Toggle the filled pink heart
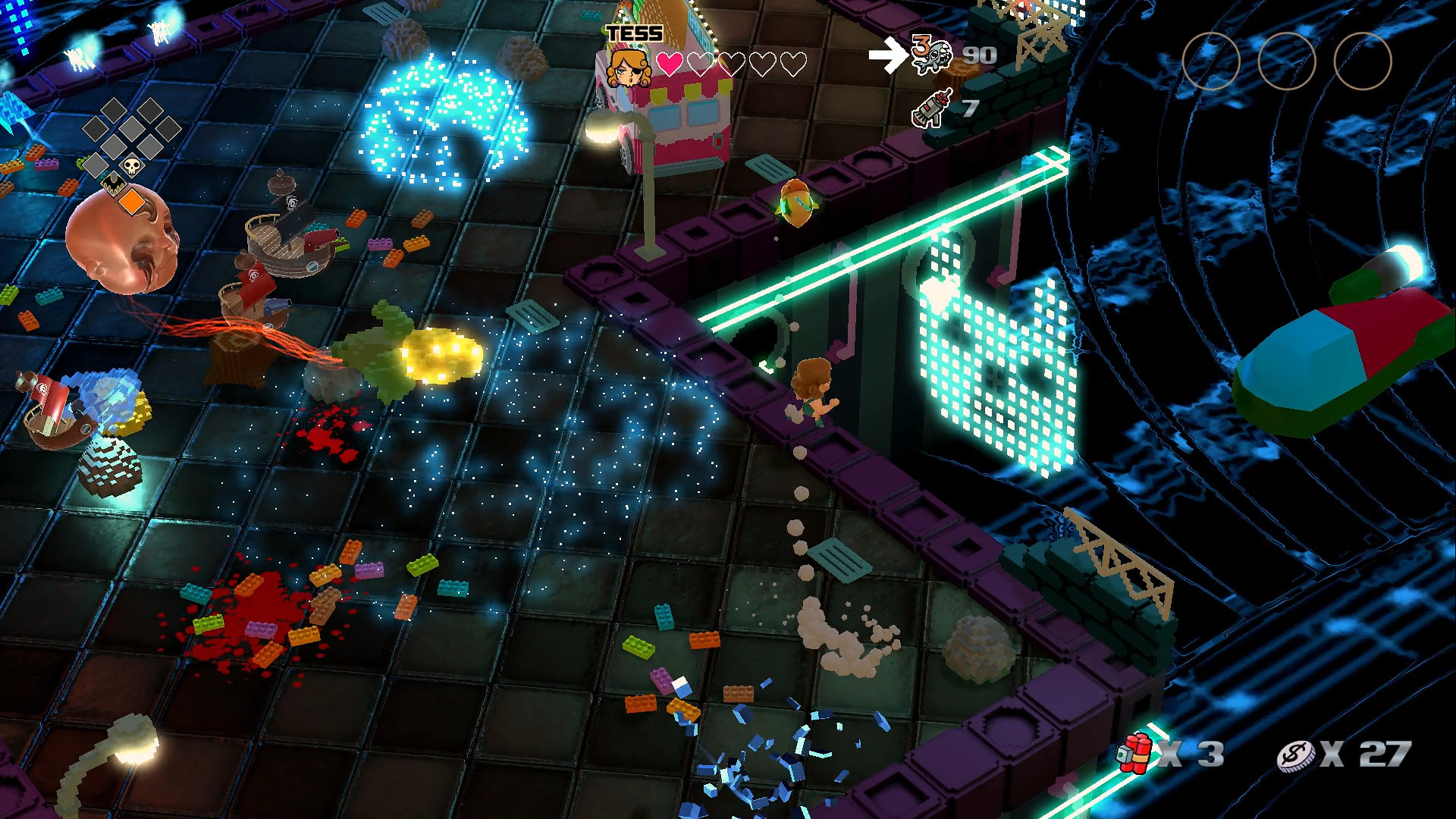 [669, 65]
